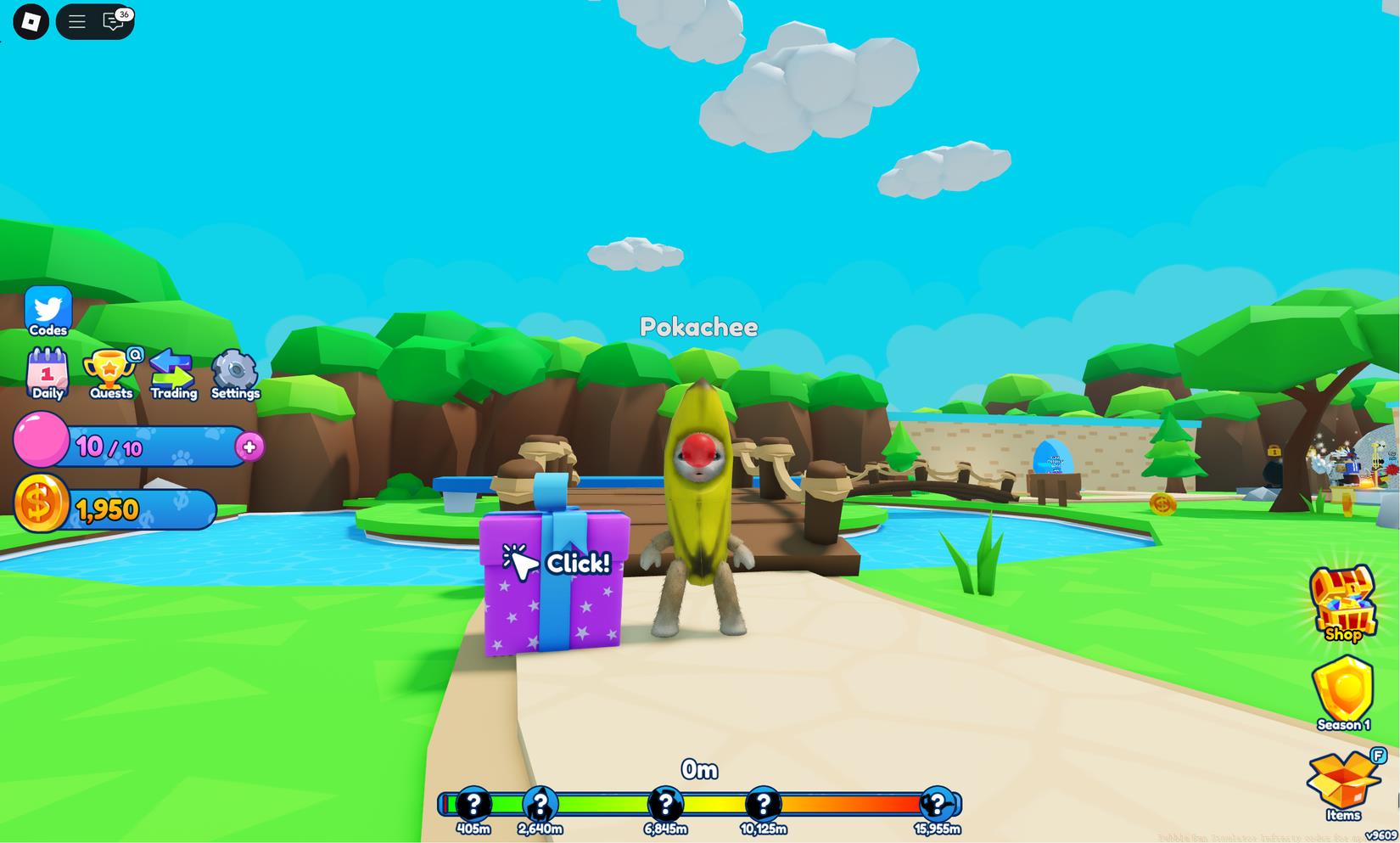Screen dimensions: 1400x843
Task: Reveal the 15,955m mystery milestone
Action: coord(937,801)
